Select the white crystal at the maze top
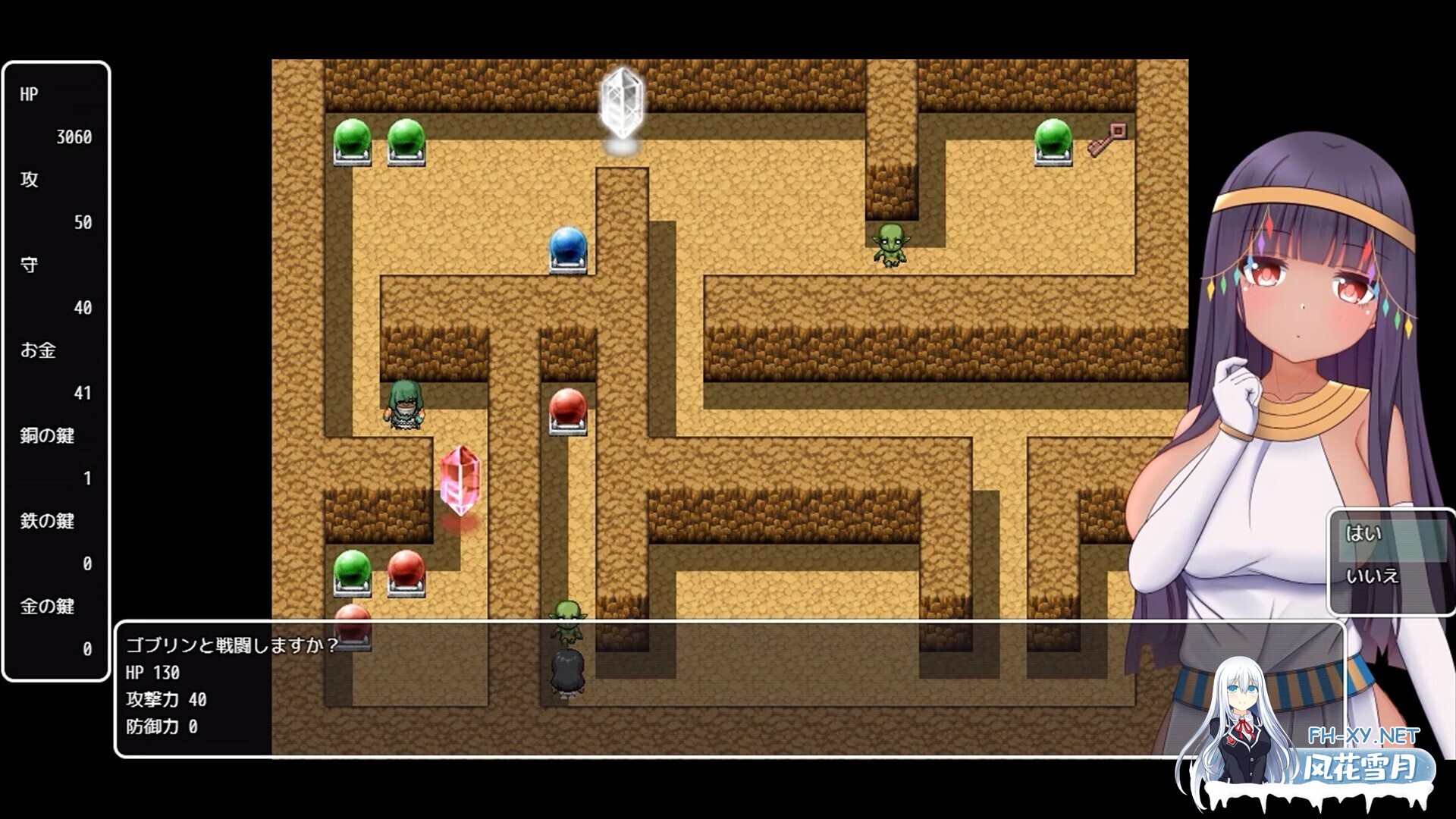The height and width of the screenshot is (819, 1456). click(623, 102)
